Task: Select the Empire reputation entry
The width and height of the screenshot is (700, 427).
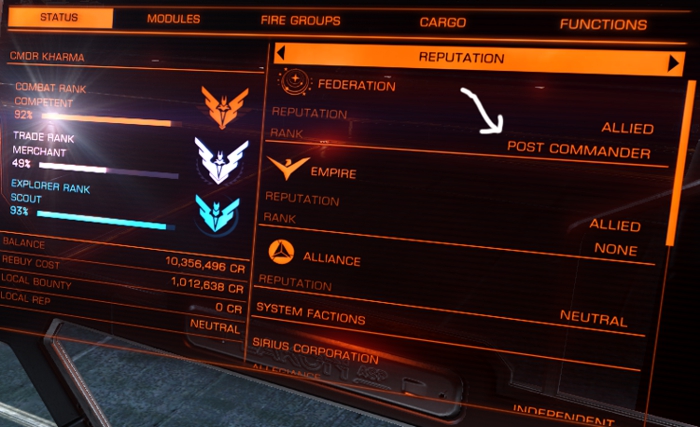Action: (x=333, y=172)
